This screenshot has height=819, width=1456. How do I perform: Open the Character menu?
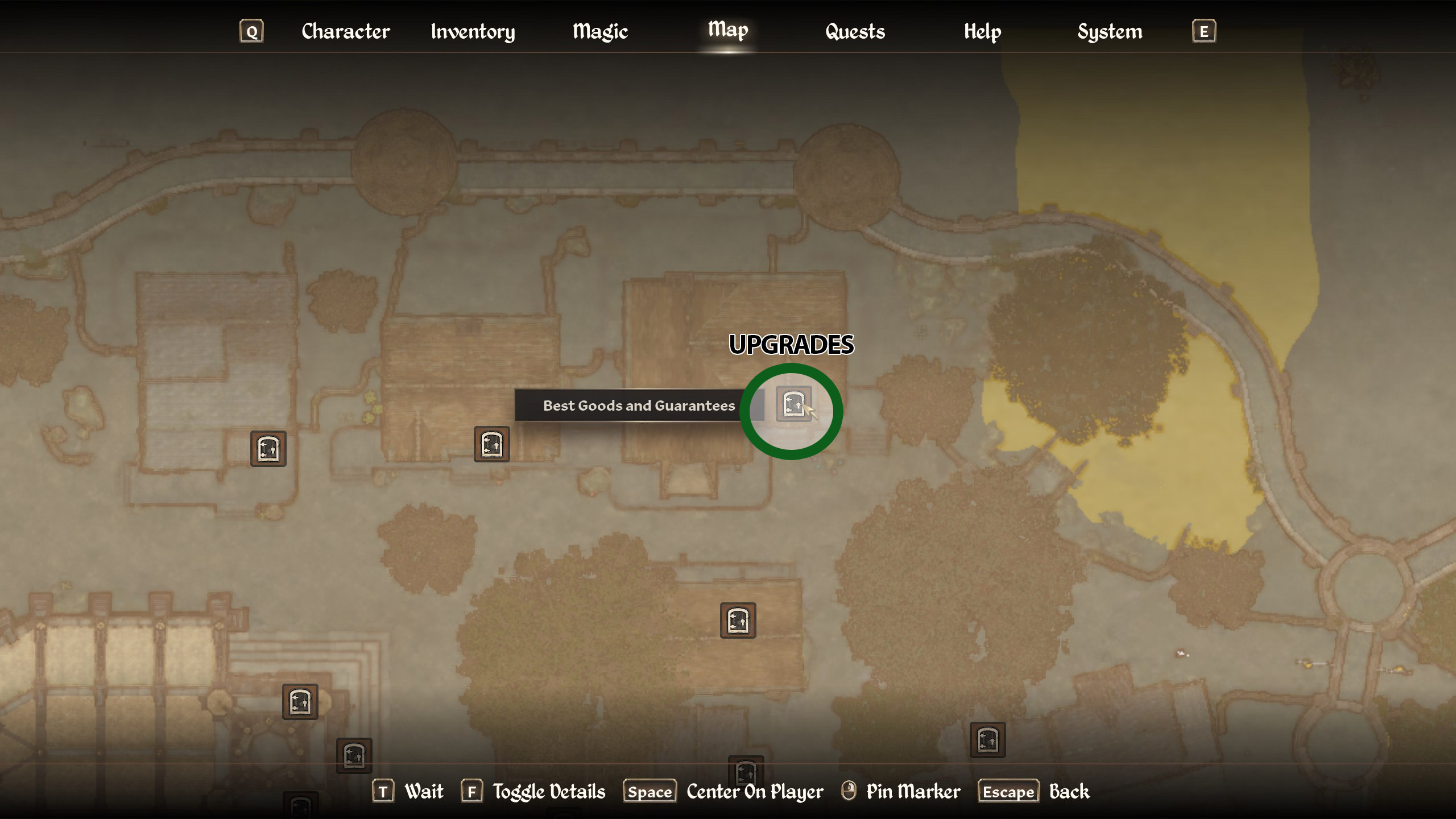pos(346,31)
